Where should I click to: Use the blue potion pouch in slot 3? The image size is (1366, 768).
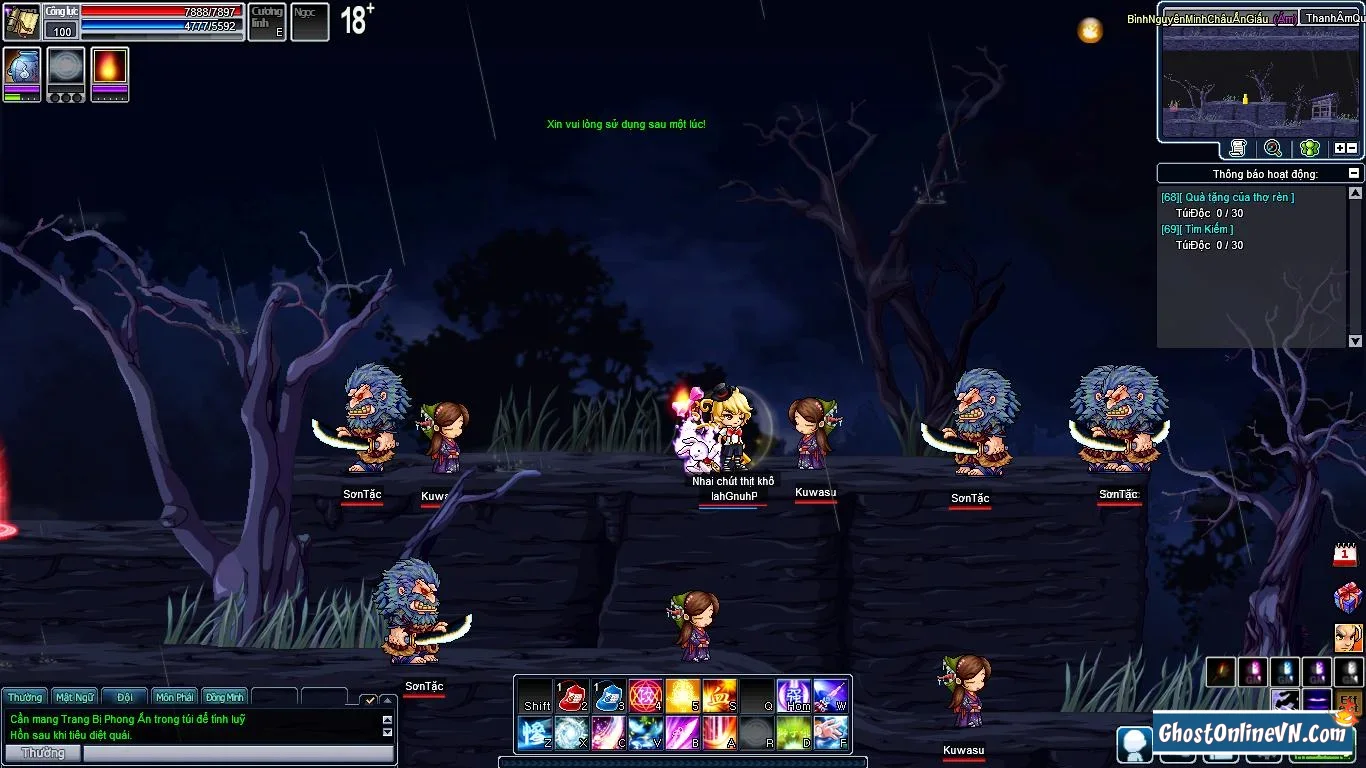click(x=609, y=696)
